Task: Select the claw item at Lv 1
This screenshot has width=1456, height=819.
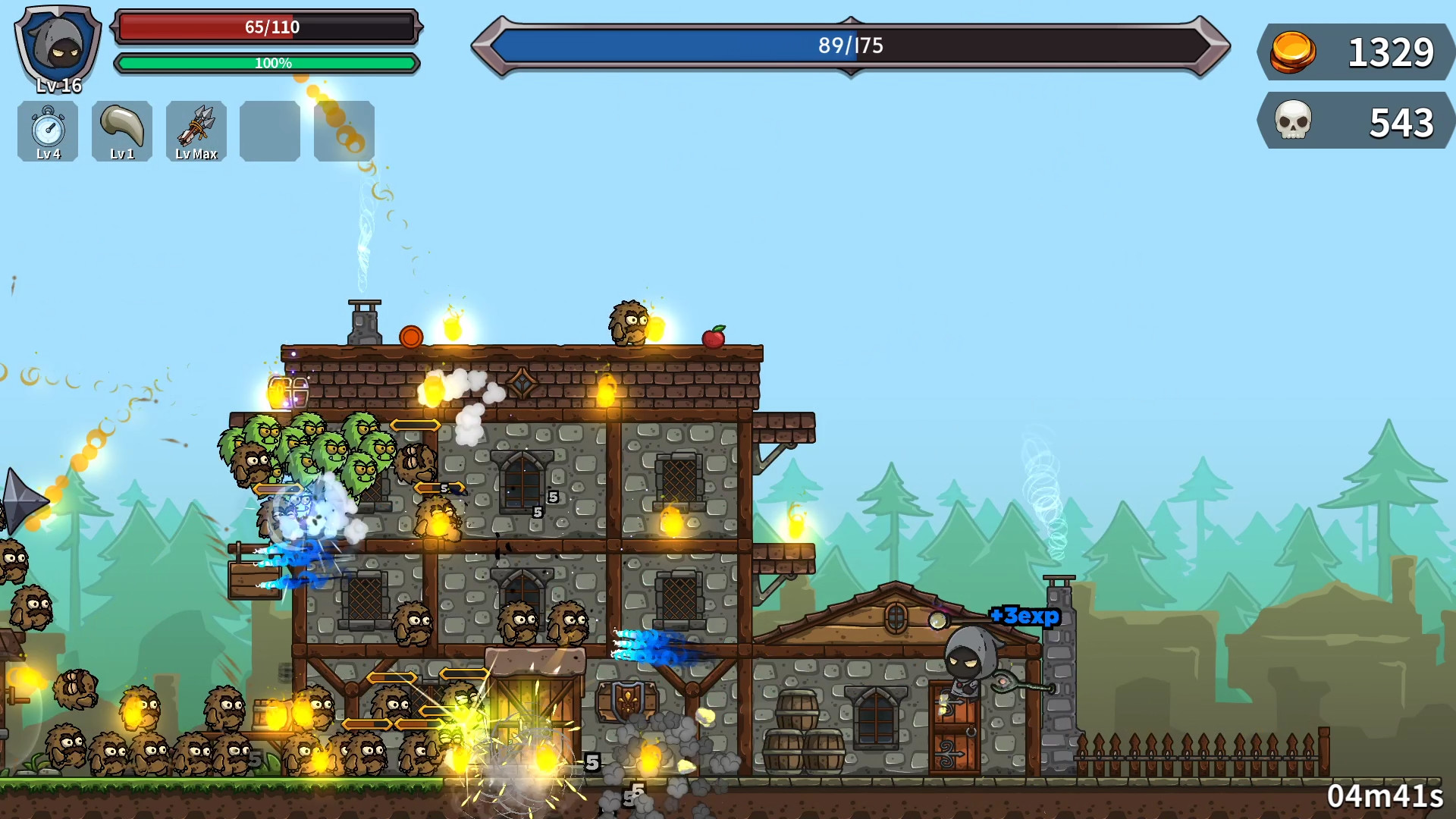Action: tap(121, 131)
